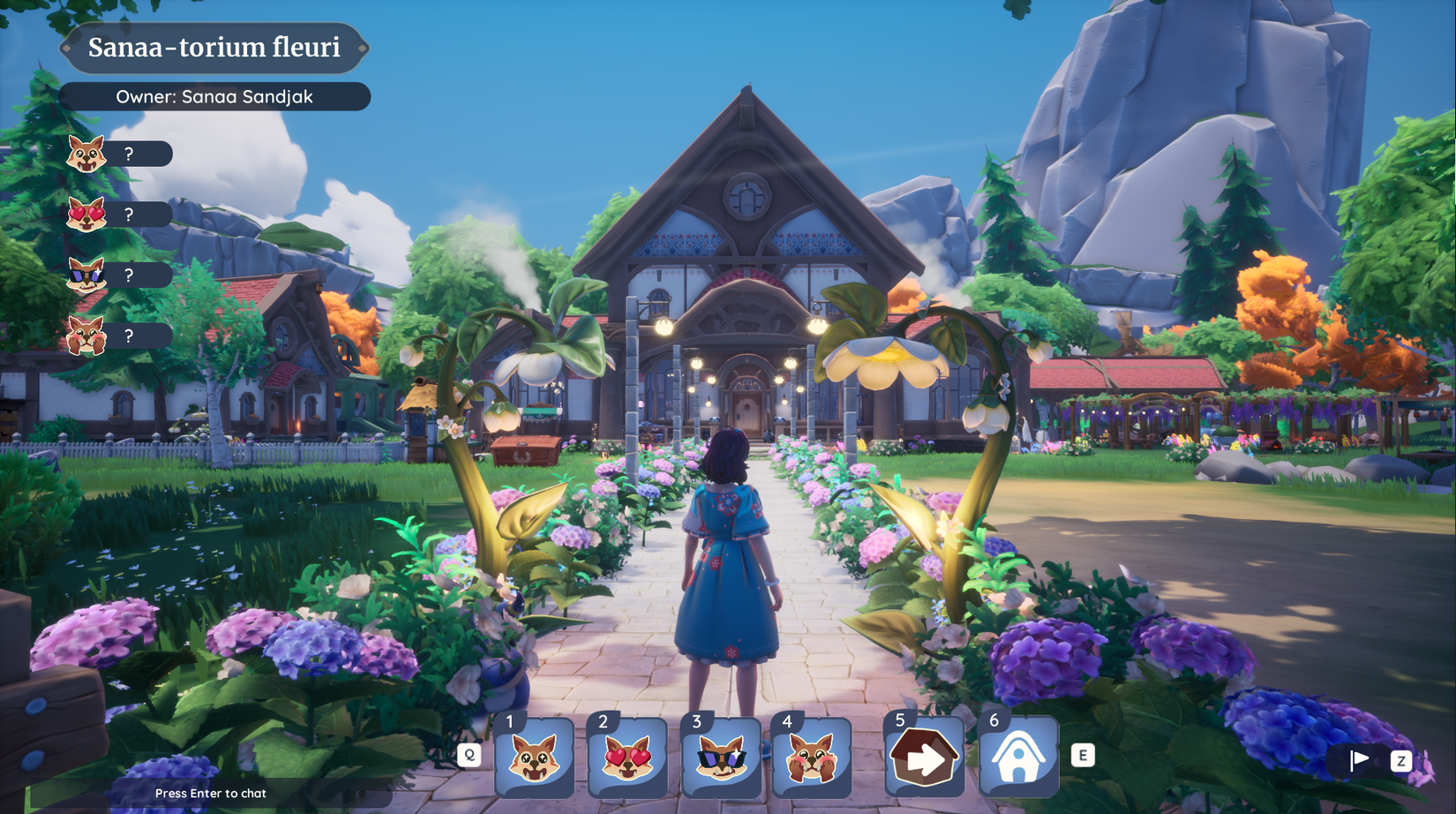Click the Owner: Sanaa Sandjak label
This screenshot has width=1456, height=814.
[215, 97]
